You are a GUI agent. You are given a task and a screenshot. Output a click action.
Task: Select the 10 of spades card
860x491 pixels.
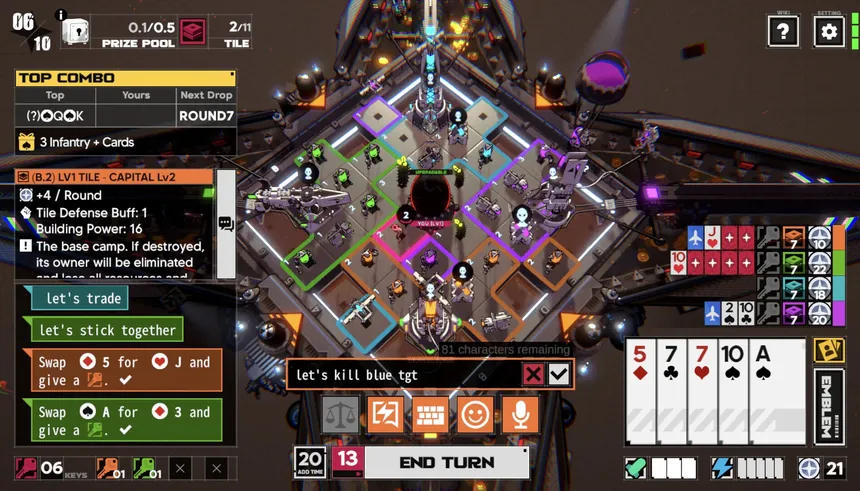pos(732,392)
